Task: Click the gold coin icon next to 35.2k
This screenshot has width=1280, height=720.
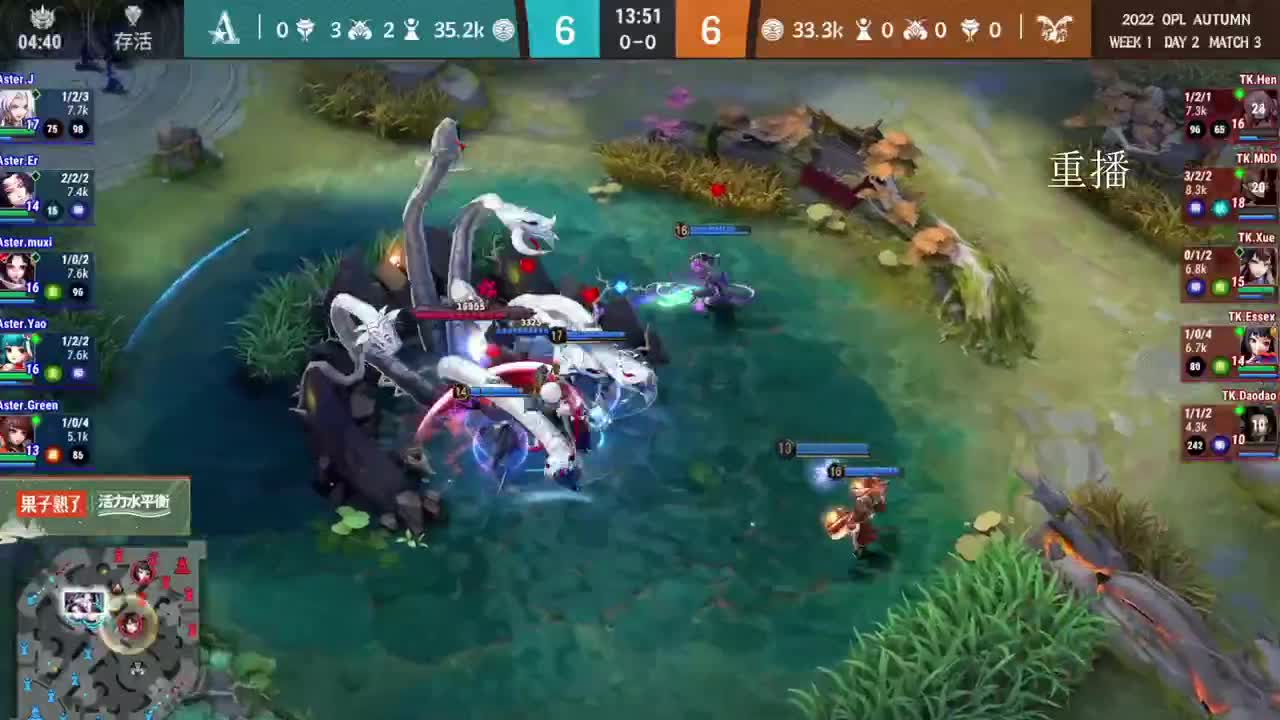Action: 504,30
